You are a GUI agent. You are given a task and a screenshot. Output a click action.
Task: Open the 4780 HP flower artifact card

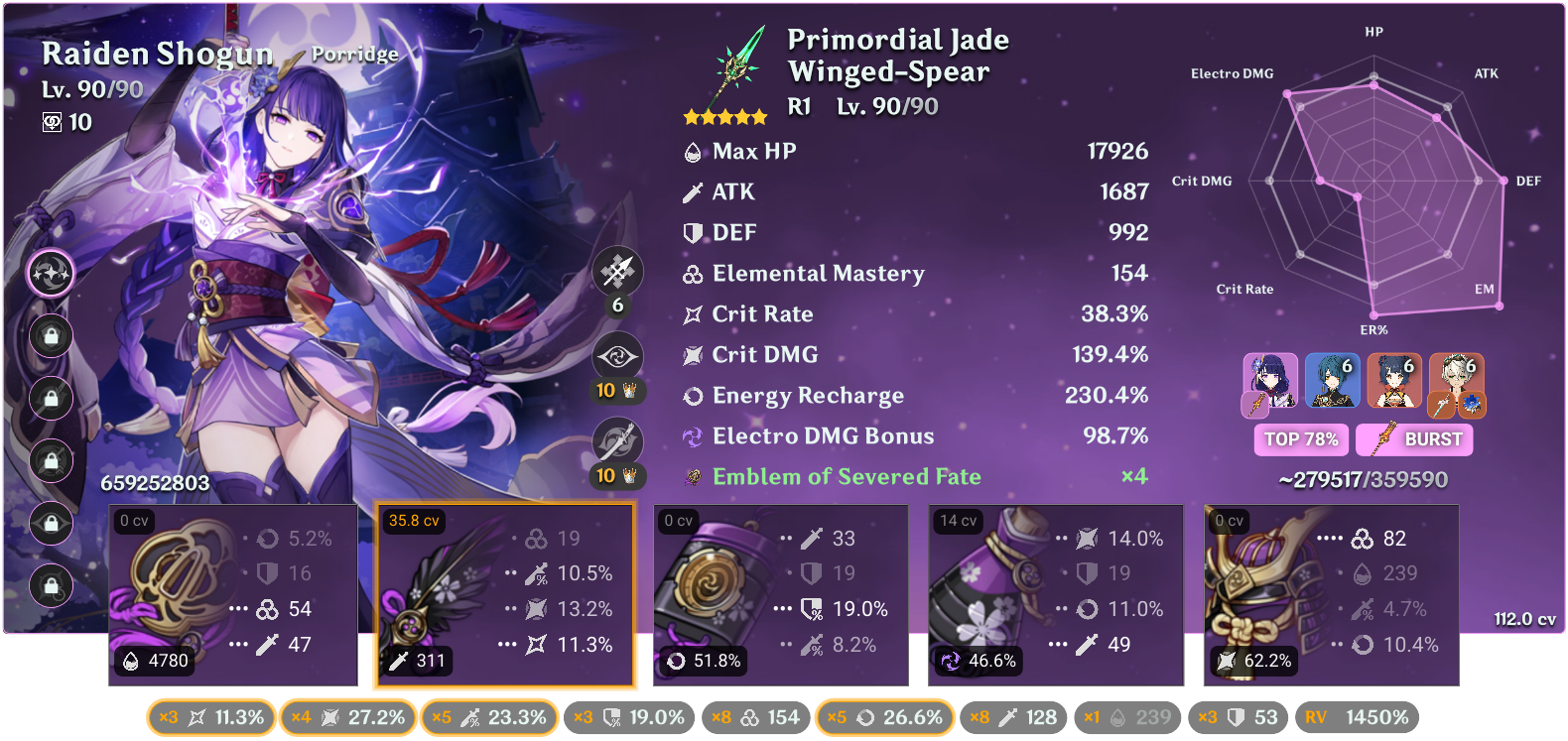click(232, 593)
